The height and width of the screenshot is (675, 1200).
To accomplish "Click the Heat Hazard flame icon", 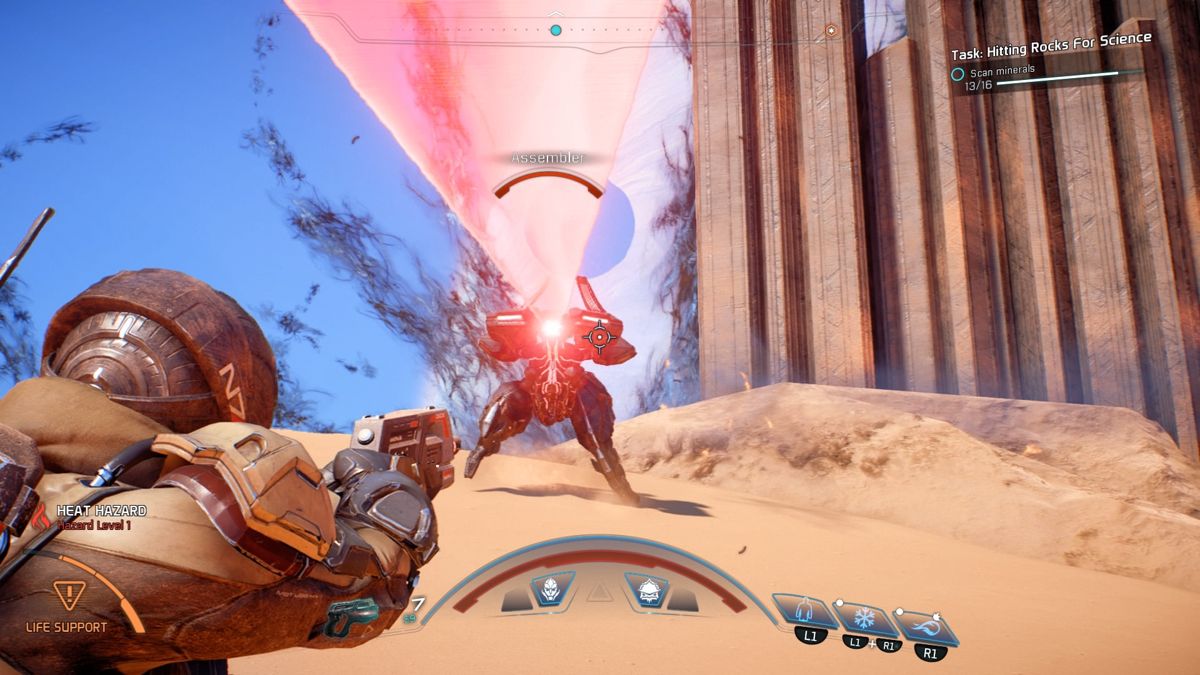I will 41,516.
